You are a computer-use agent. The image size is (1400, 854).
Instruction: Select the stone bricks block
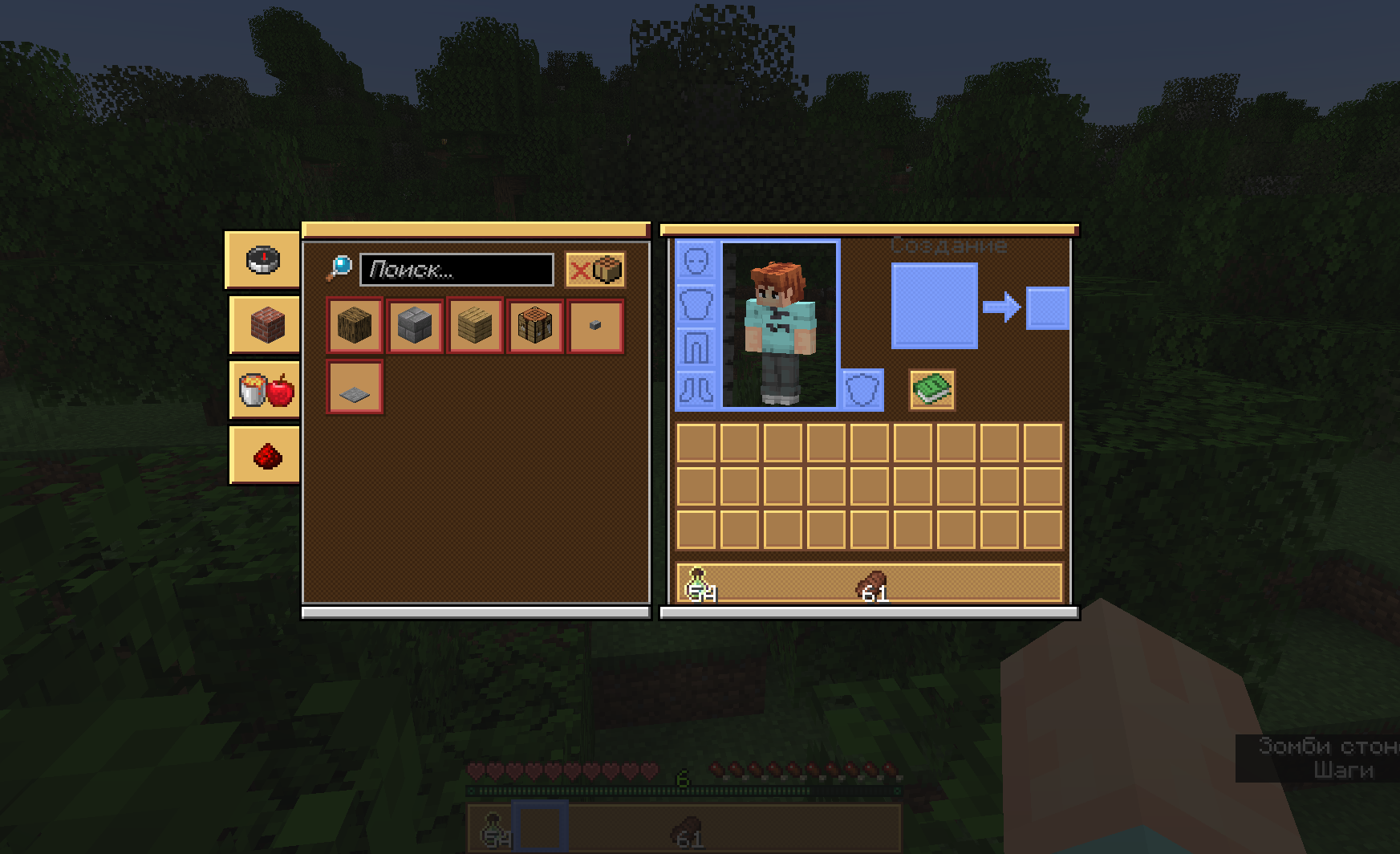tap(414, 325)
